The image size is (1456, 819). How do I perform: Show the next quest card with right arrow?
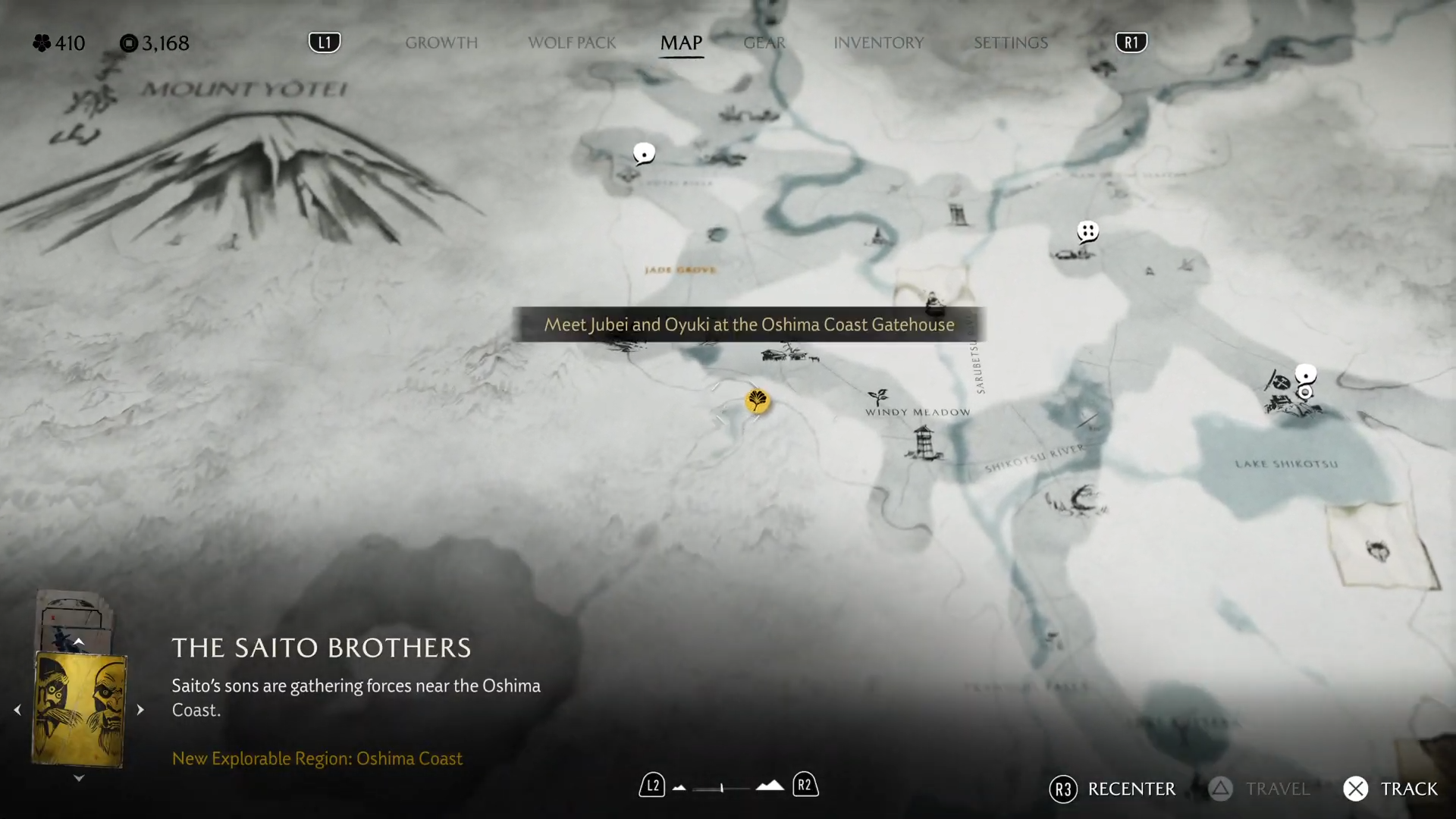(140, 710)
